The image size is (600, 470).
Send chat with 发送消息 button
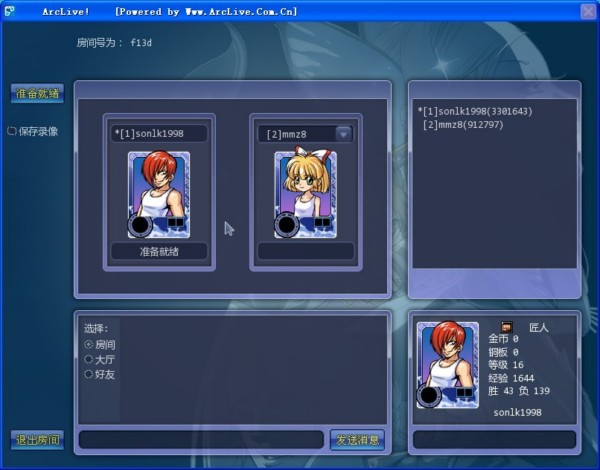356,439
